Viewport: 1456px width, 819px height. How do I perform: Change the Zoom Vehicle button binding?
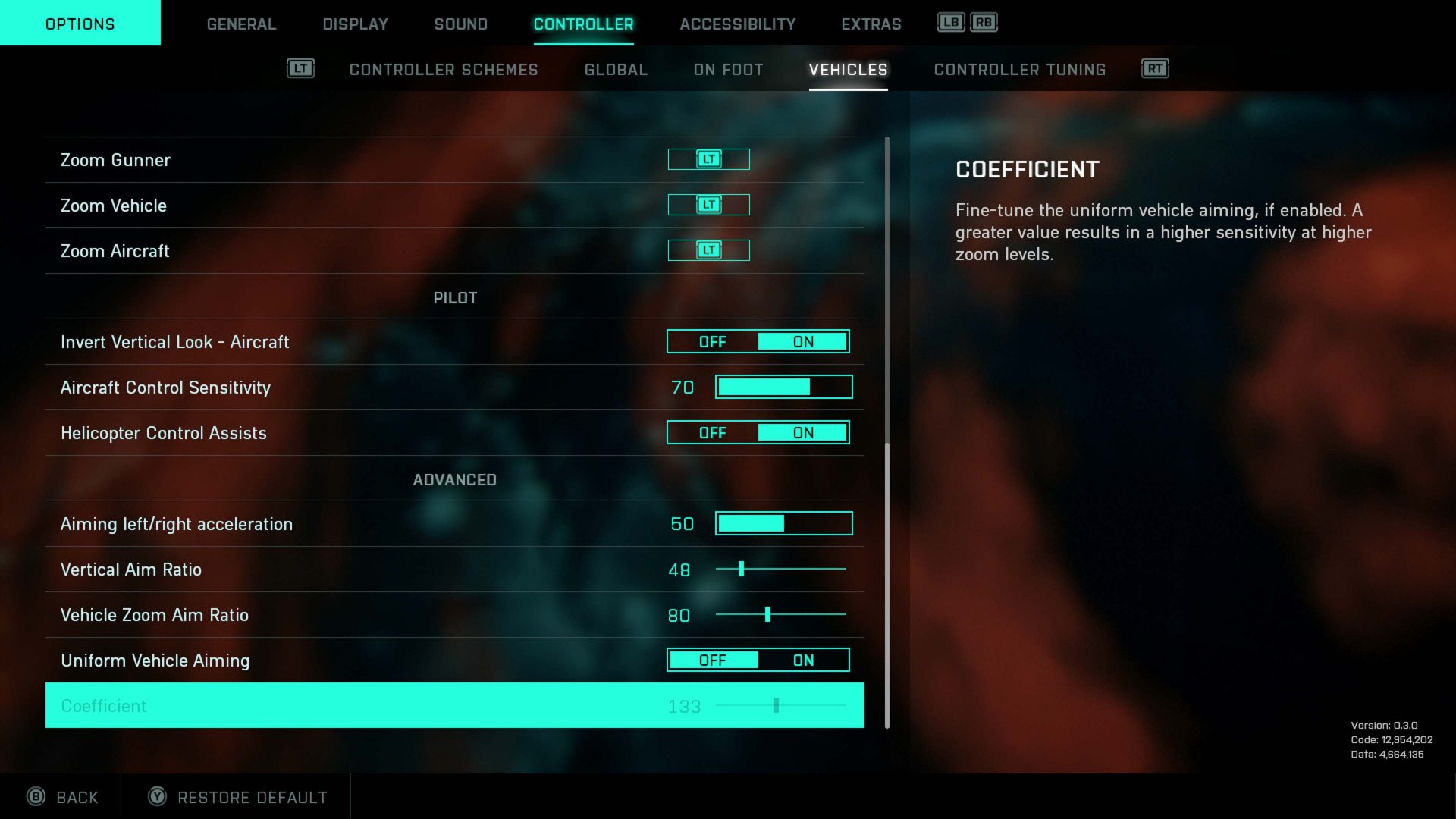point(708,205)
